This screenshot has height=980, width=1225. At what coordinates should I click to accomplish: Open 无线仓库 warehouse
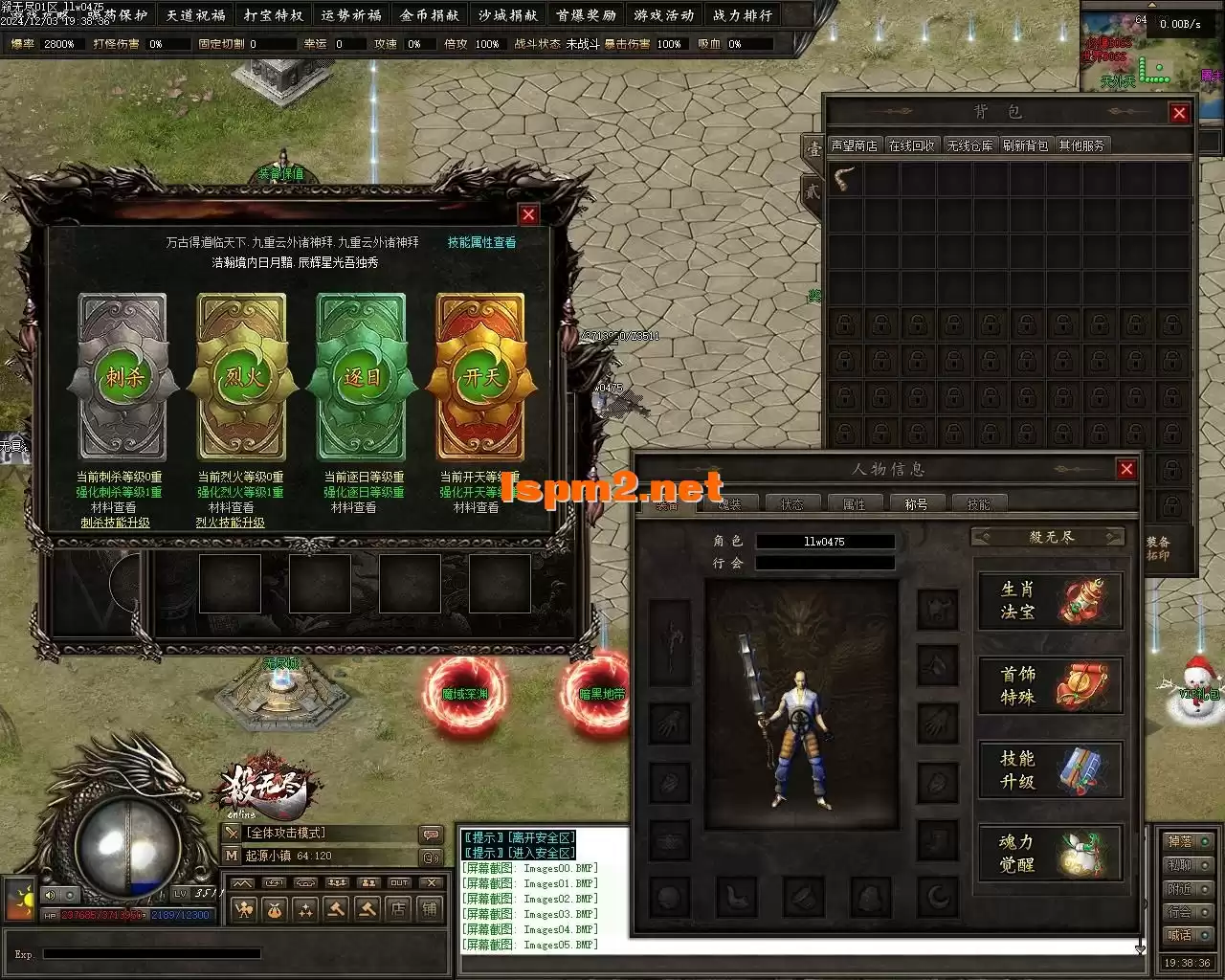coord(969,145)
